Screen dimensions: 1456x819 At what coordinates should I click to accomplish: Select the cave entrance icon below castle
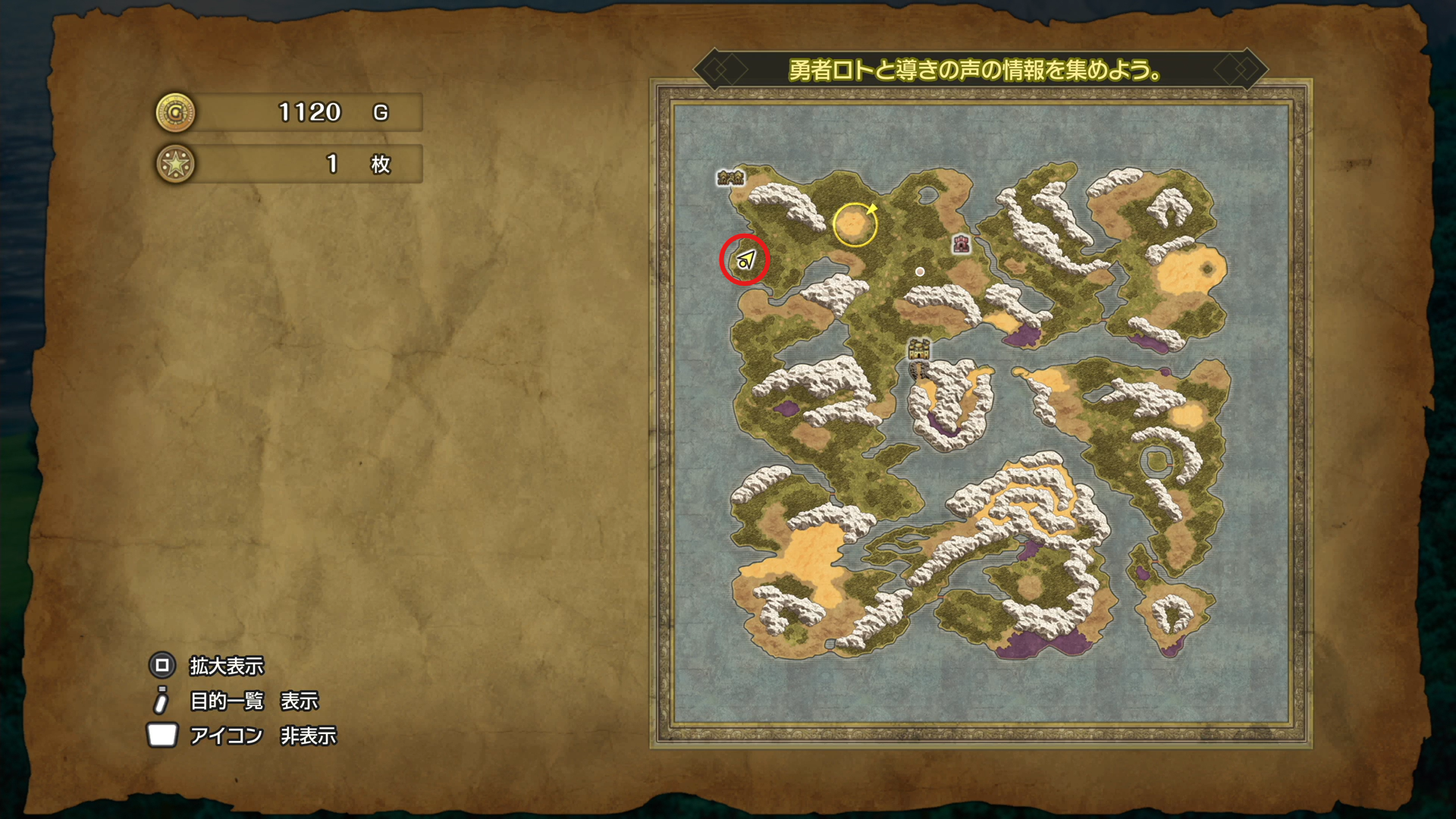click(x=919, y=370)
